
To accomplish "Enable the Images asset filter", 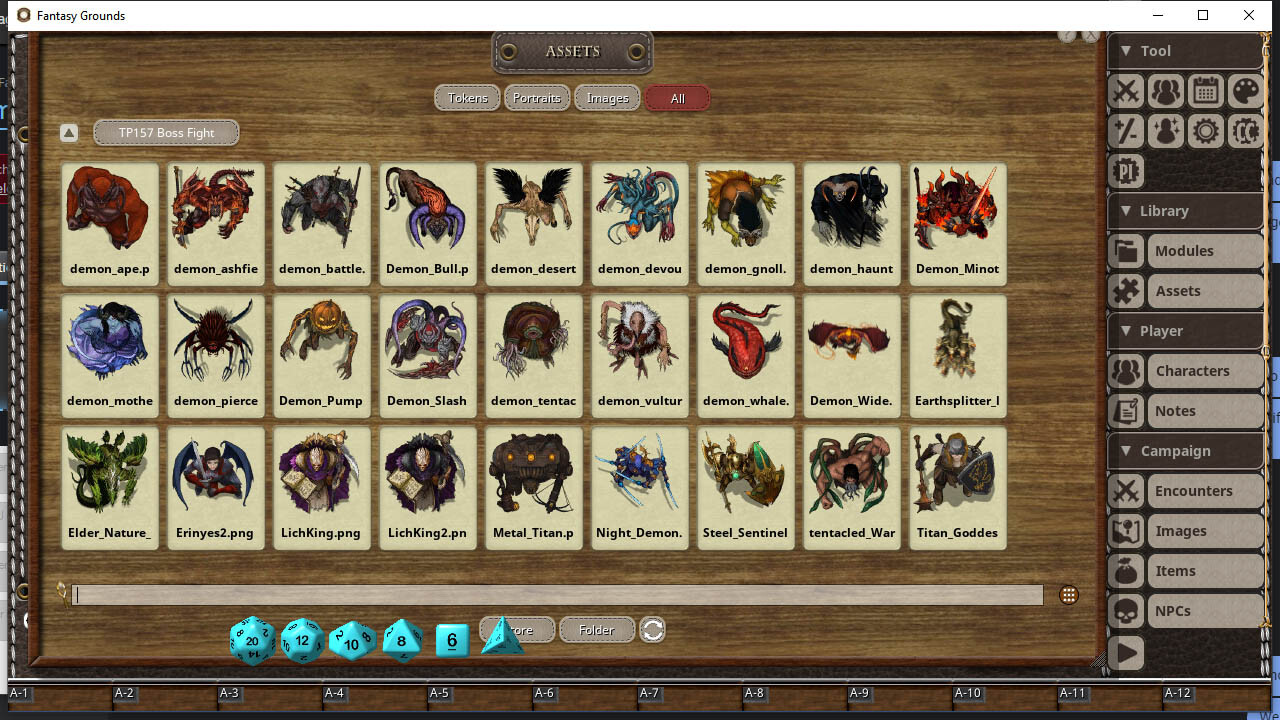I will pos(607,98).
